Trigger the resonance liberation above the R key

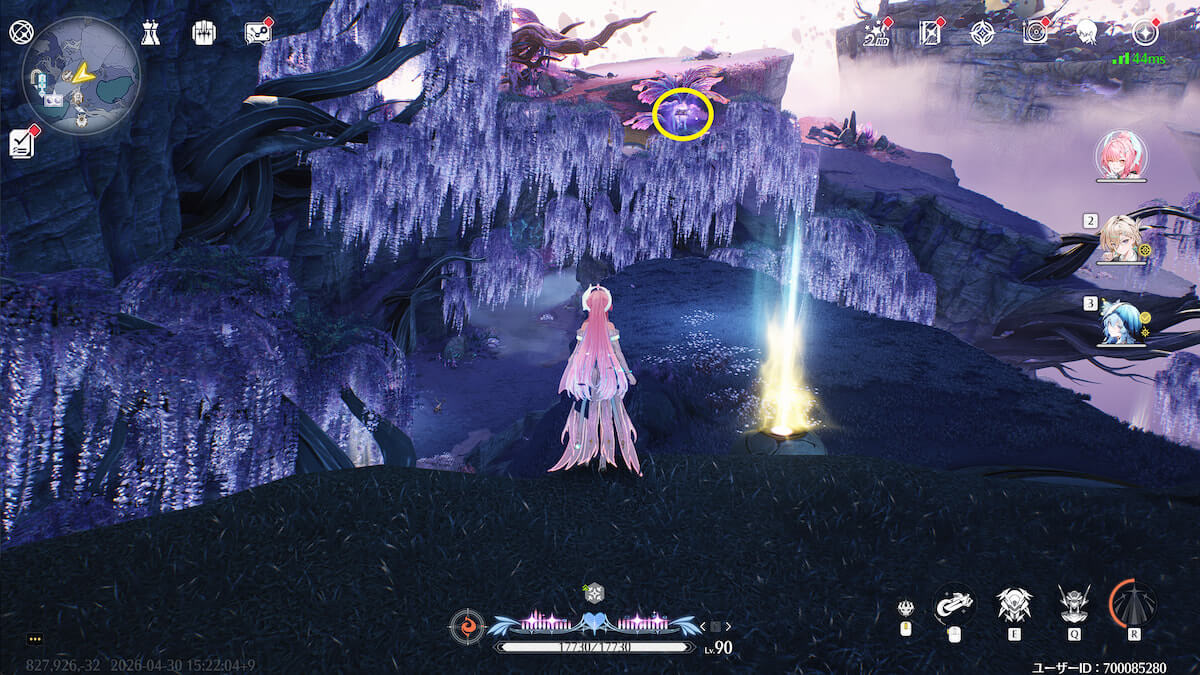(x=1133, y=603)
